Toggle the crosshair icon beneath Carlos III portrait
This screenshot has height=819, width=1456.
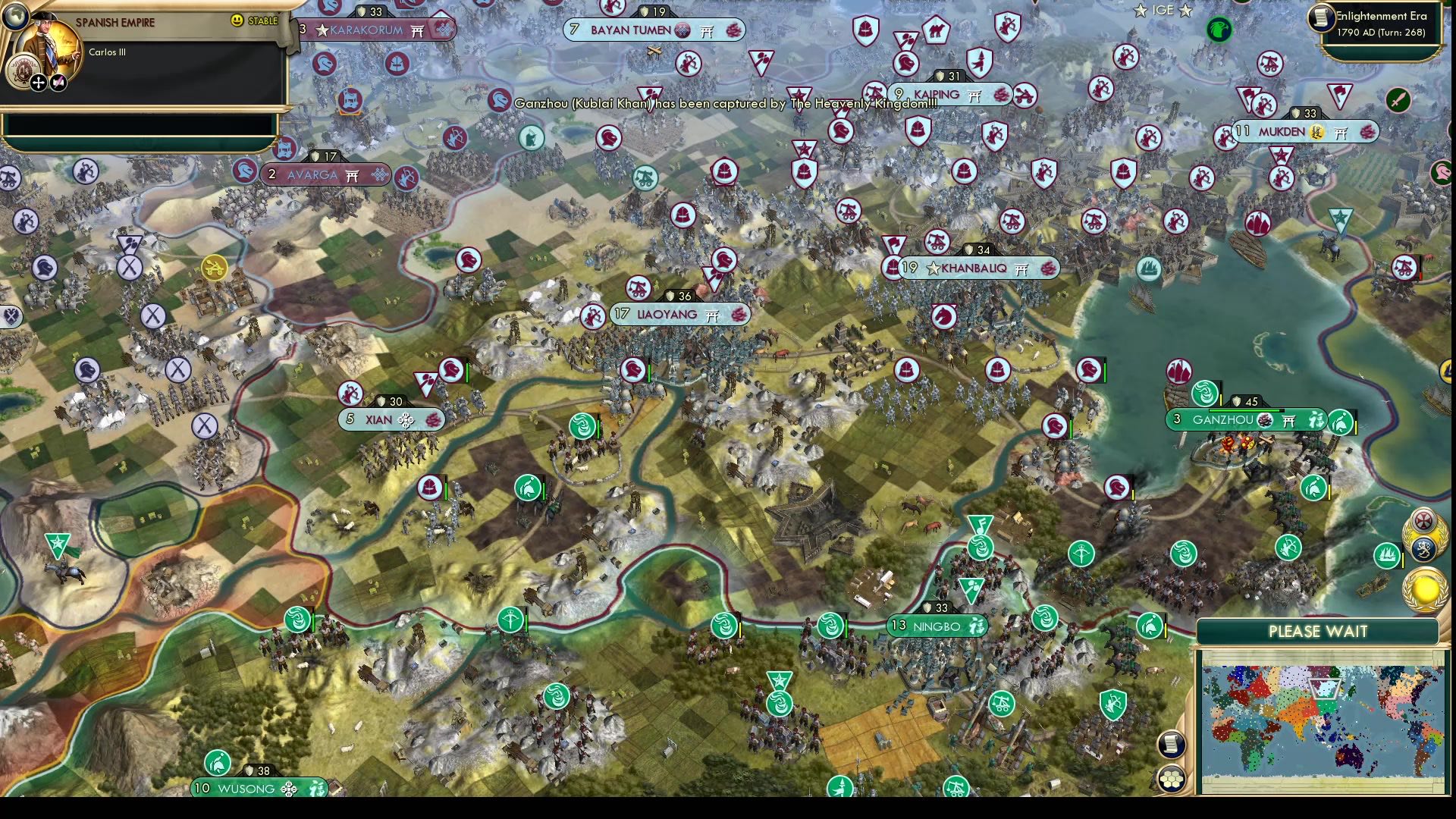[38, 83]
